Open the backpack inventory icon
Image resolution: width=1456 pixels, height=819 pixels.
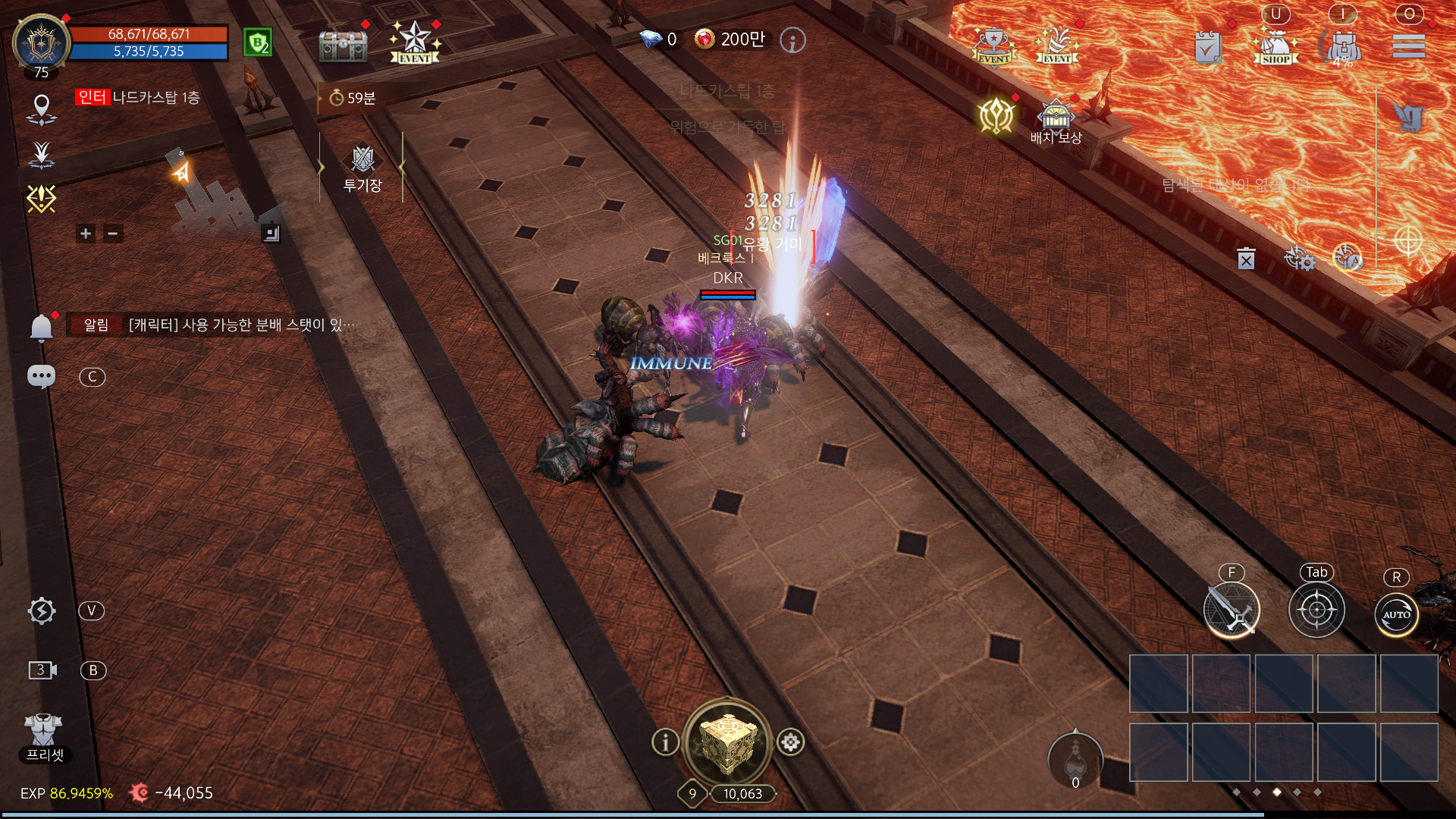pyautogui.click(x=1343, y=47)
